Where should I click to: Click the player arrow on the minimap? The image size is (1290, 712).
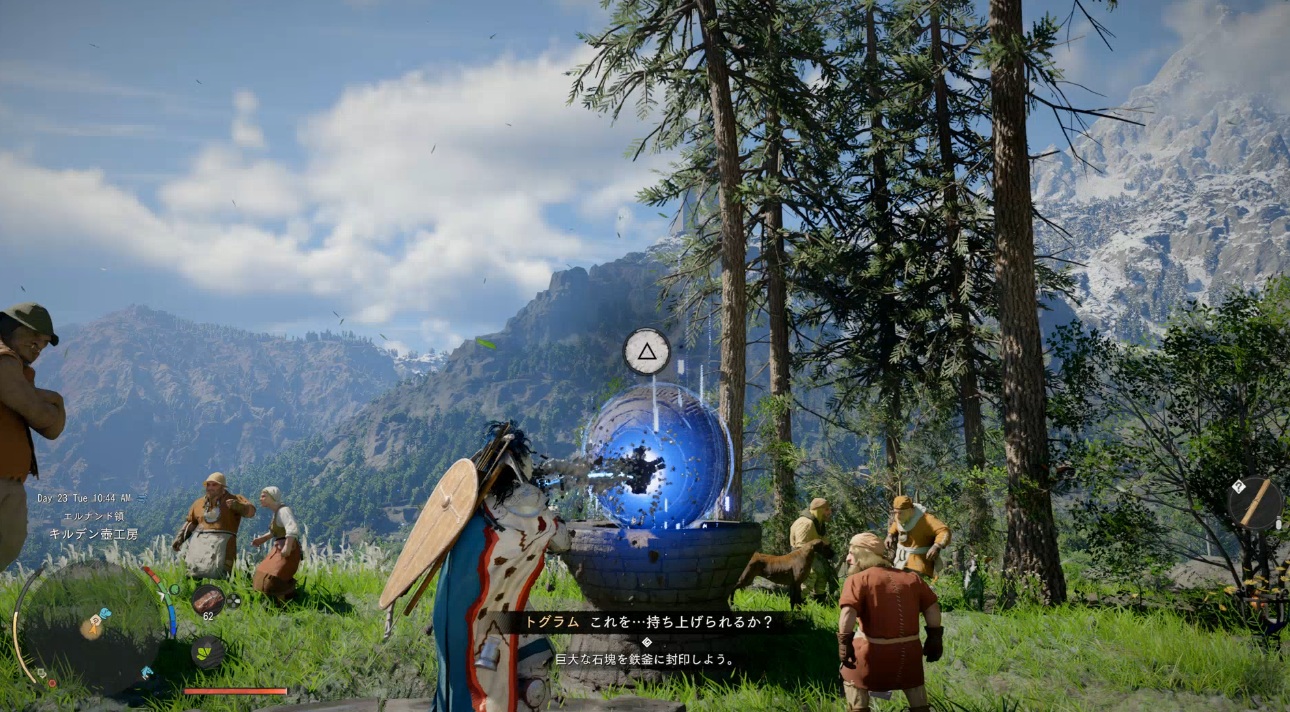(x=91, y=628)
